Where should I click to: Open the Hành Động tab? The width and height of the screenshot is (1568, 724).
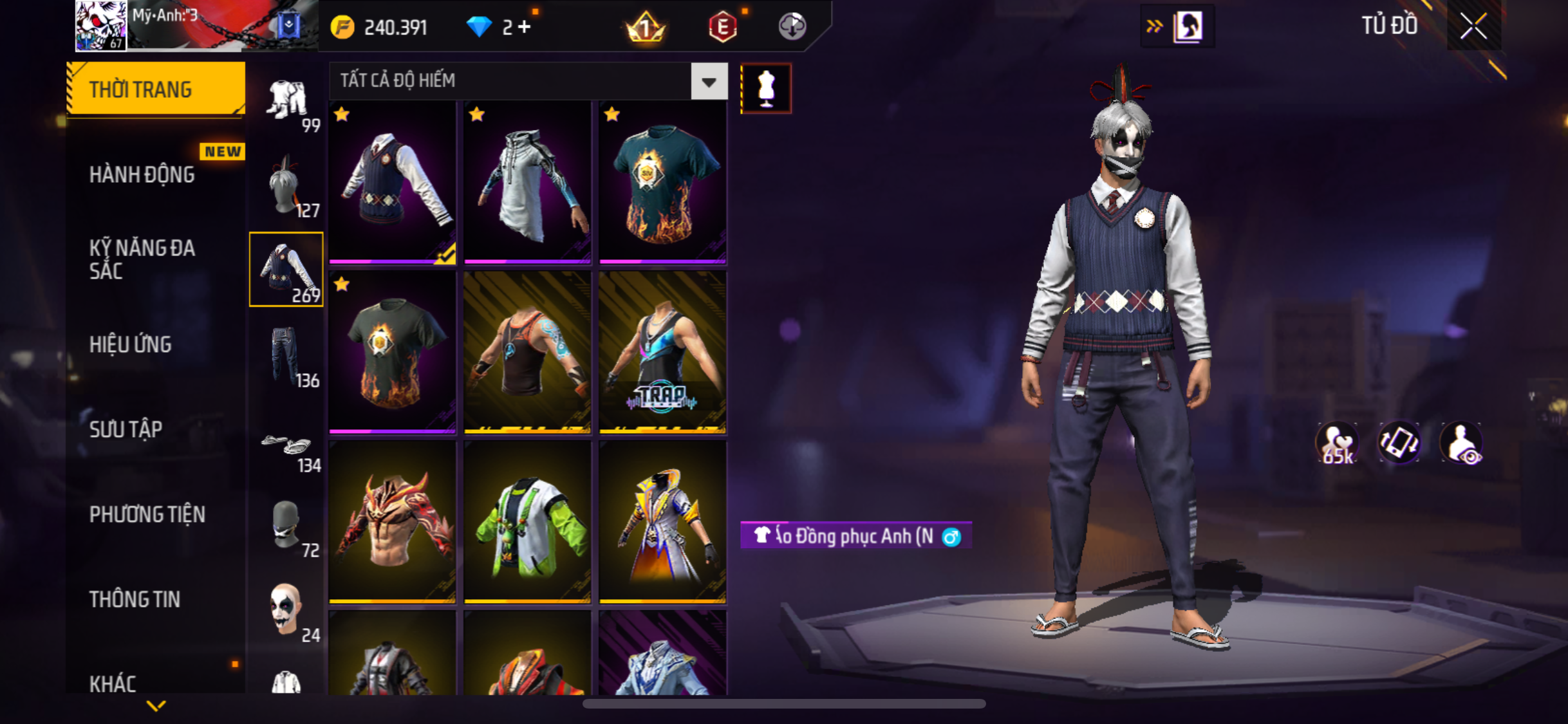(142, 174)
